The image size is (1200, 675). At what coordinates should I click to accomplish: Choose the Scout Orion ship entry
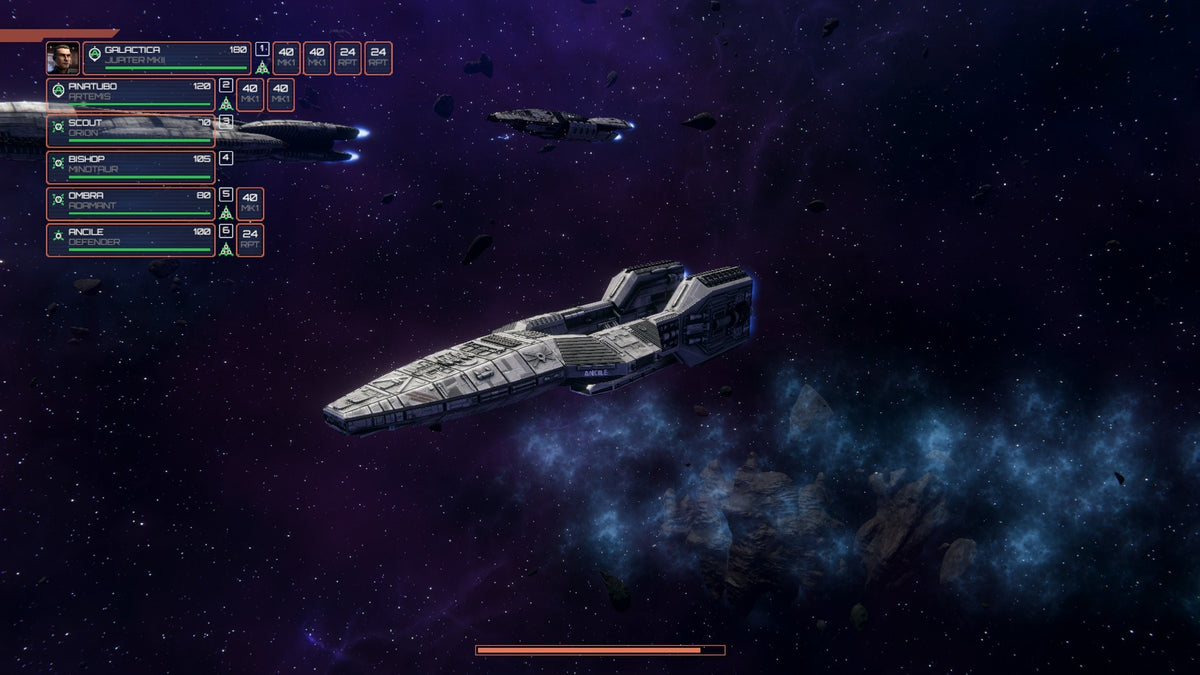pyautogui.click(x=130, y=131)
